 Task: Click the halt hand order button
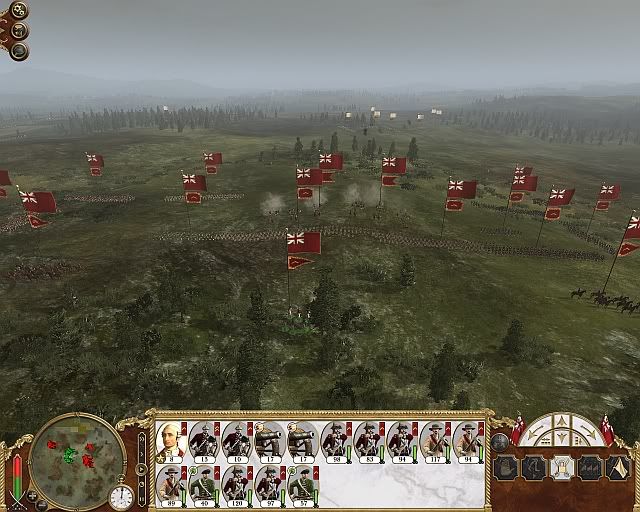point(505,467)
